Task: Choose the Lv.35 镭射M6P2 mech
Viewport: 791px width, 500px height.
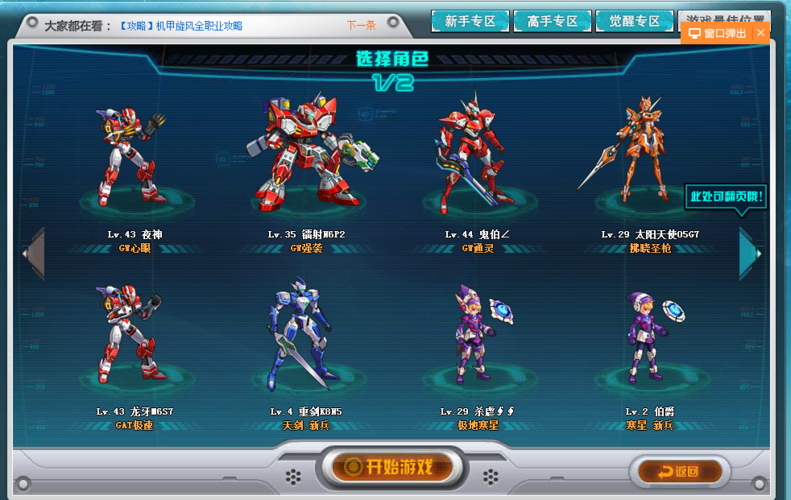Action: pyautogui.click(x=306, y=155)
